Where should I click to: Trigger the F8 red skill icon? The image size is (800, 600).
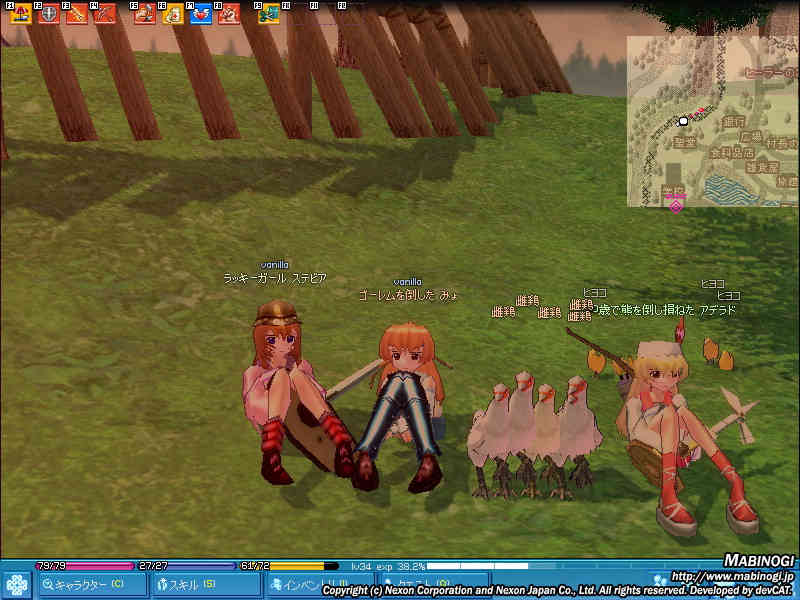[228, 14]
